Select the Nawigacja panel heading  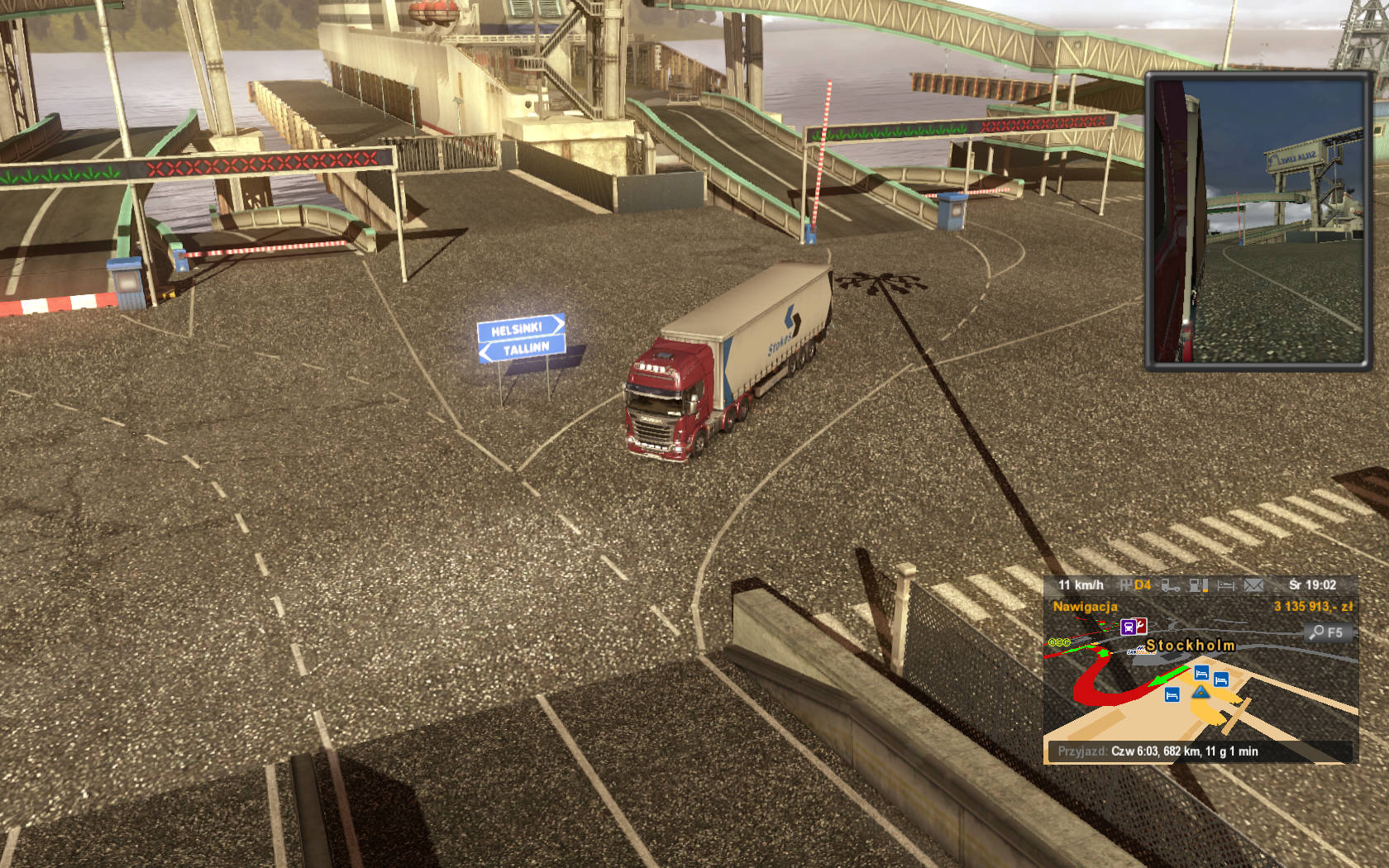[1085, 607]
